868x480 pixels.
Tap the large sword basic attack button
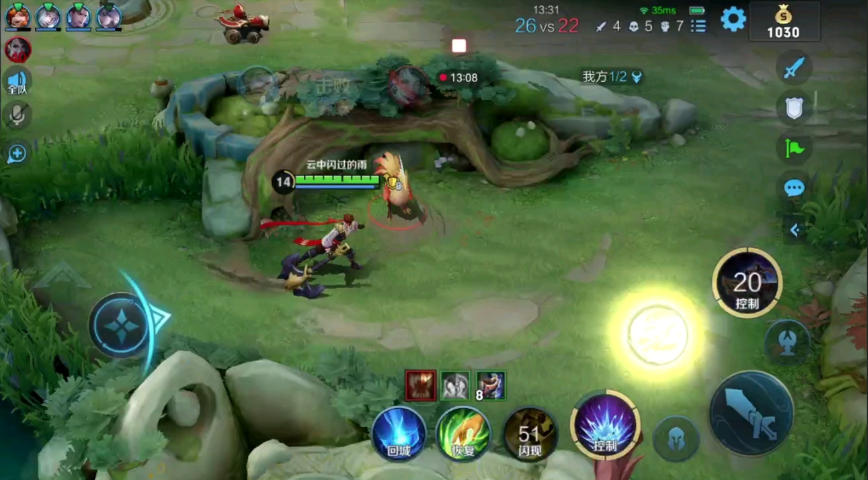click(751, 411)
